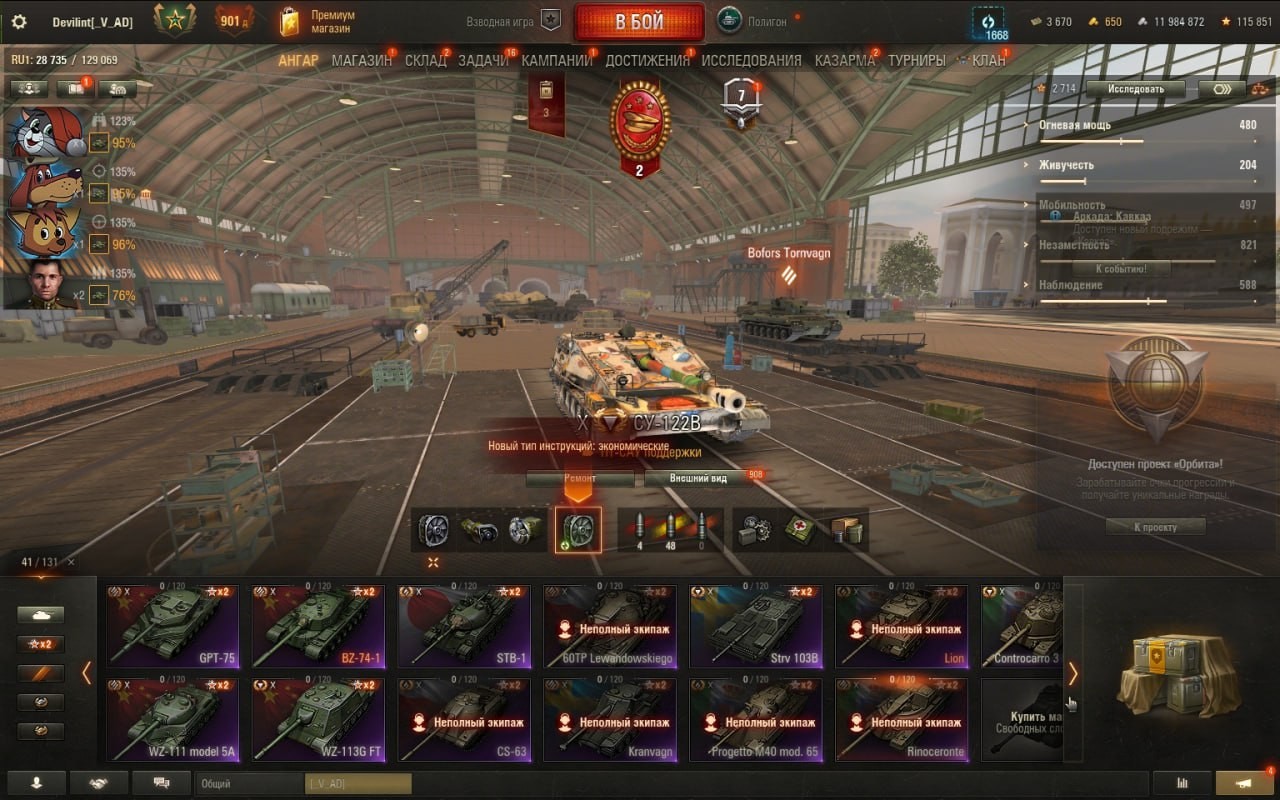Open the Премиум магазин

[x=318, y=22]
